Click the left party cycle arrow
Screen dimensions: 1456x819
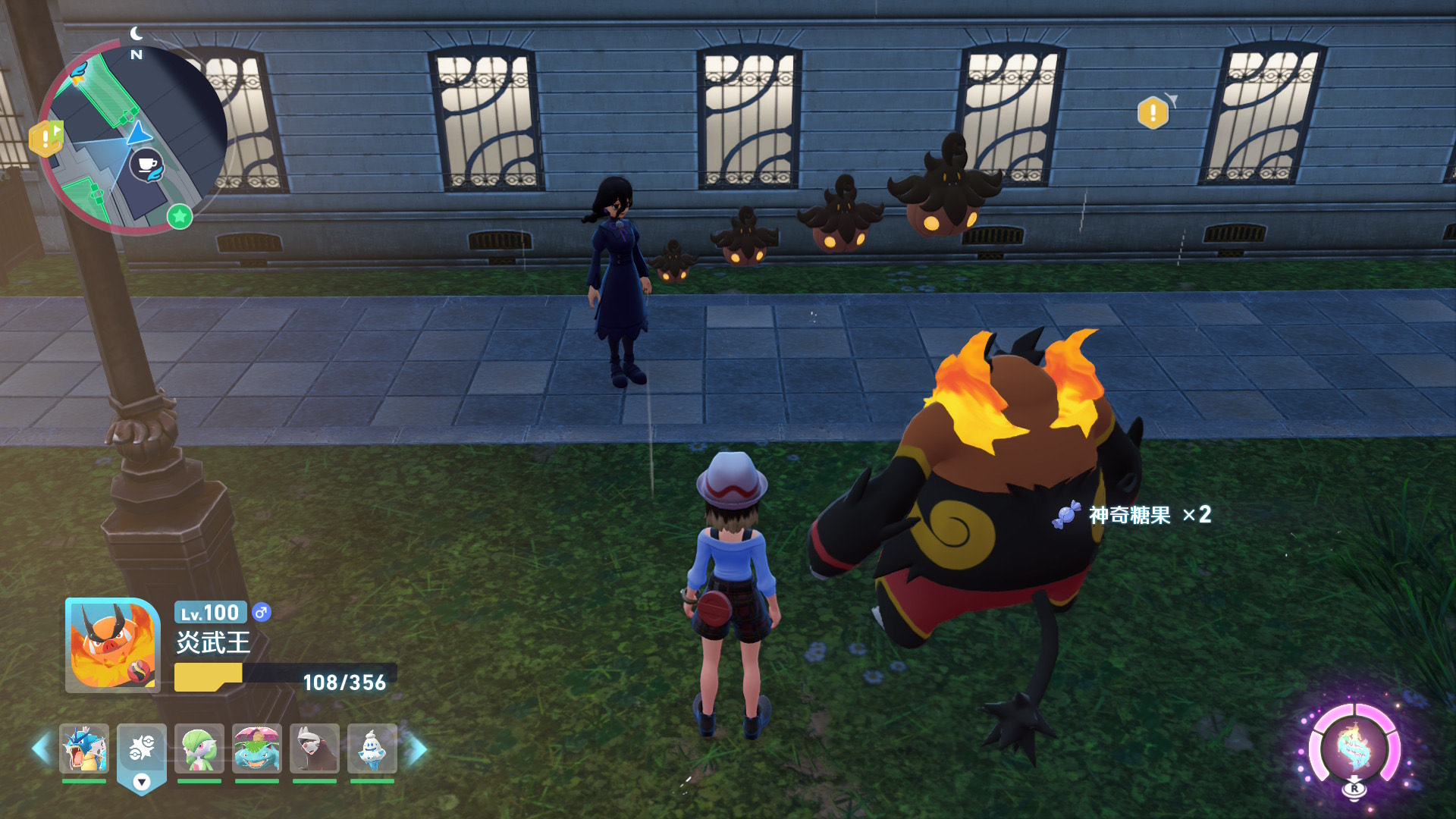41,749
